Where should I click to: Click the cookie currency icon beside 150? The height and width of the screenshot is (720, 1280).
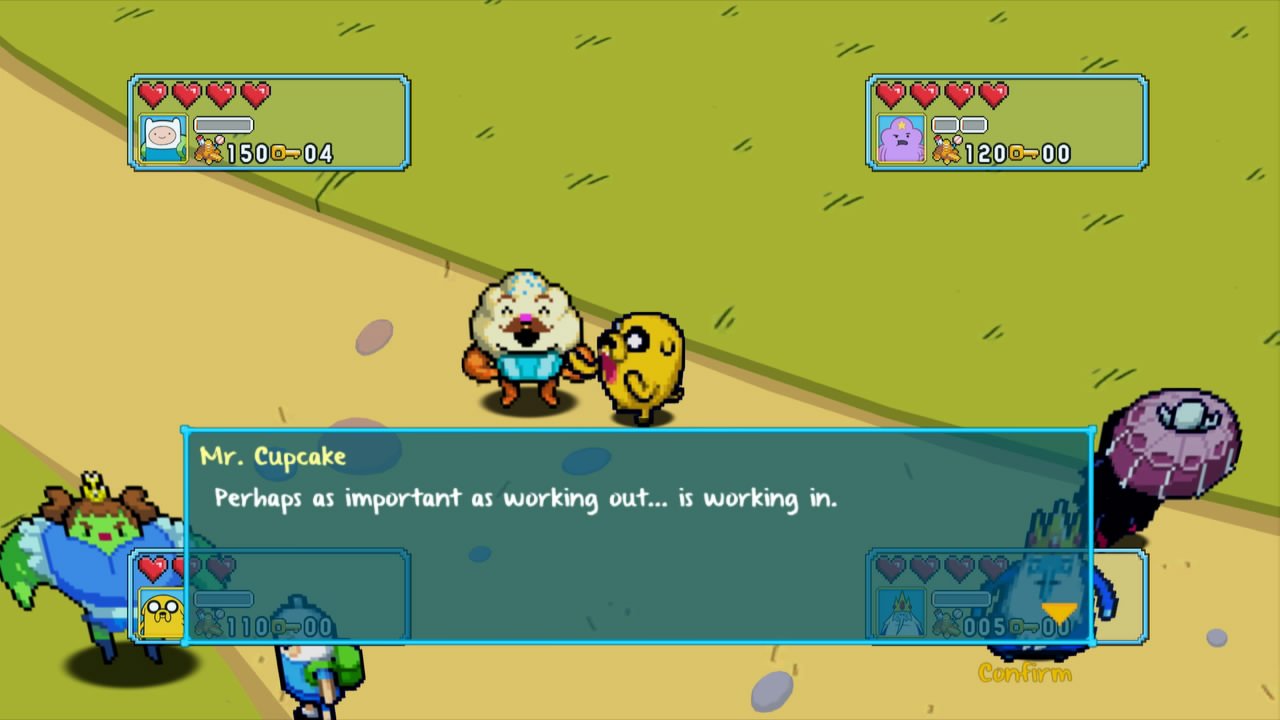207,152
